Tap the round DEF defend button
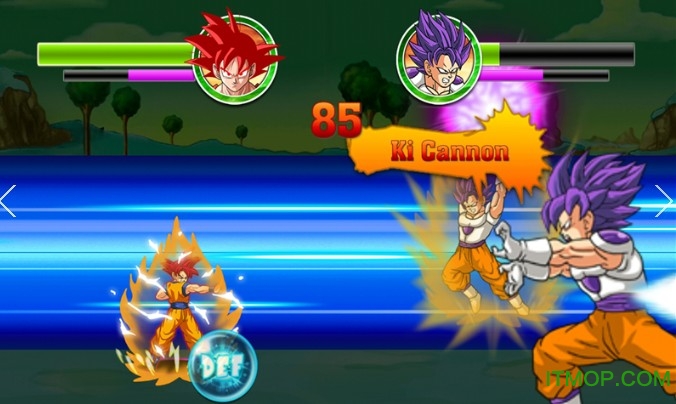Viewport: 676px width, 404px height. (222, 367)
